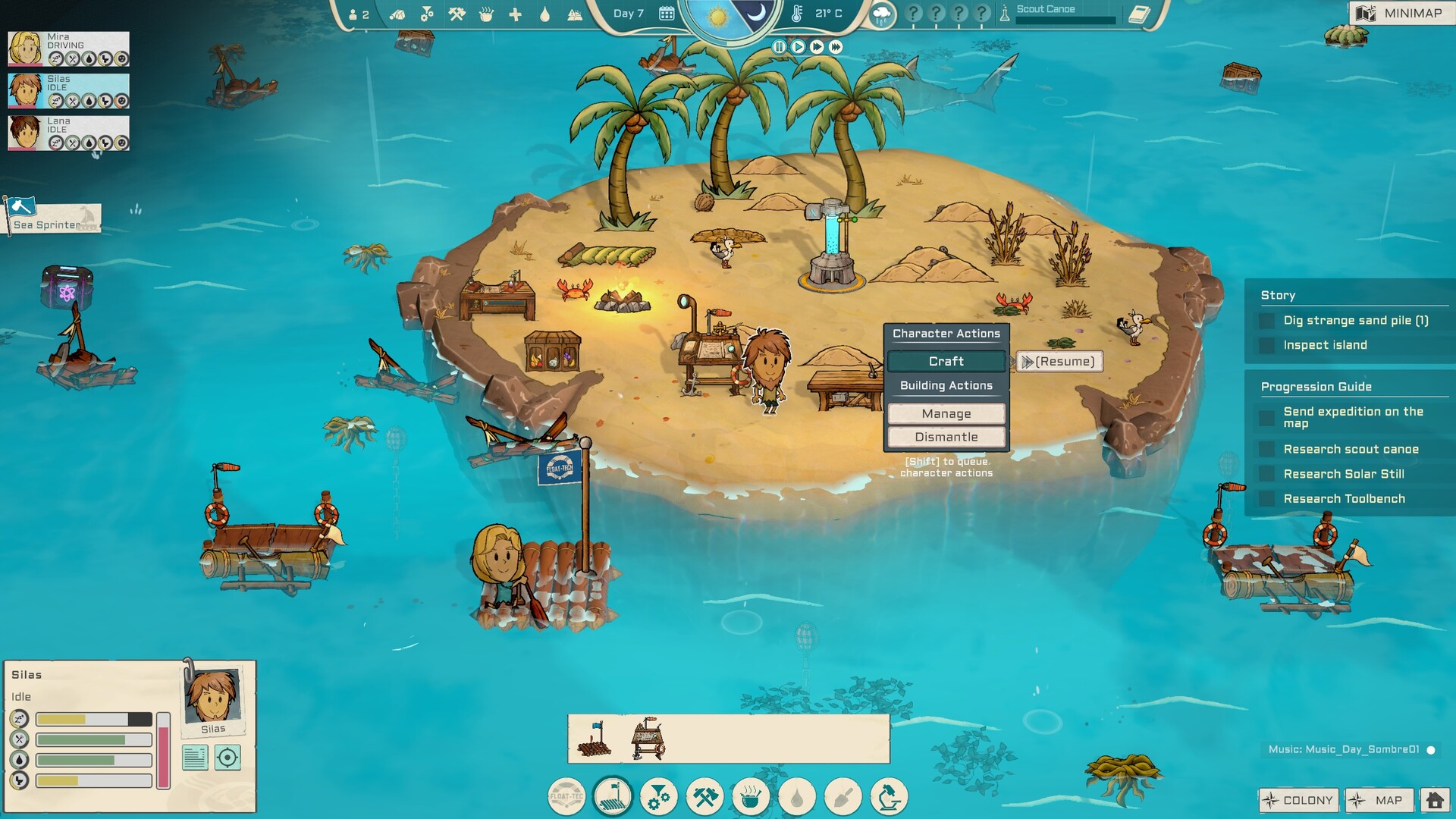Click the home button
This screenshot has height=819, width=1456.
pos(1435,800)
